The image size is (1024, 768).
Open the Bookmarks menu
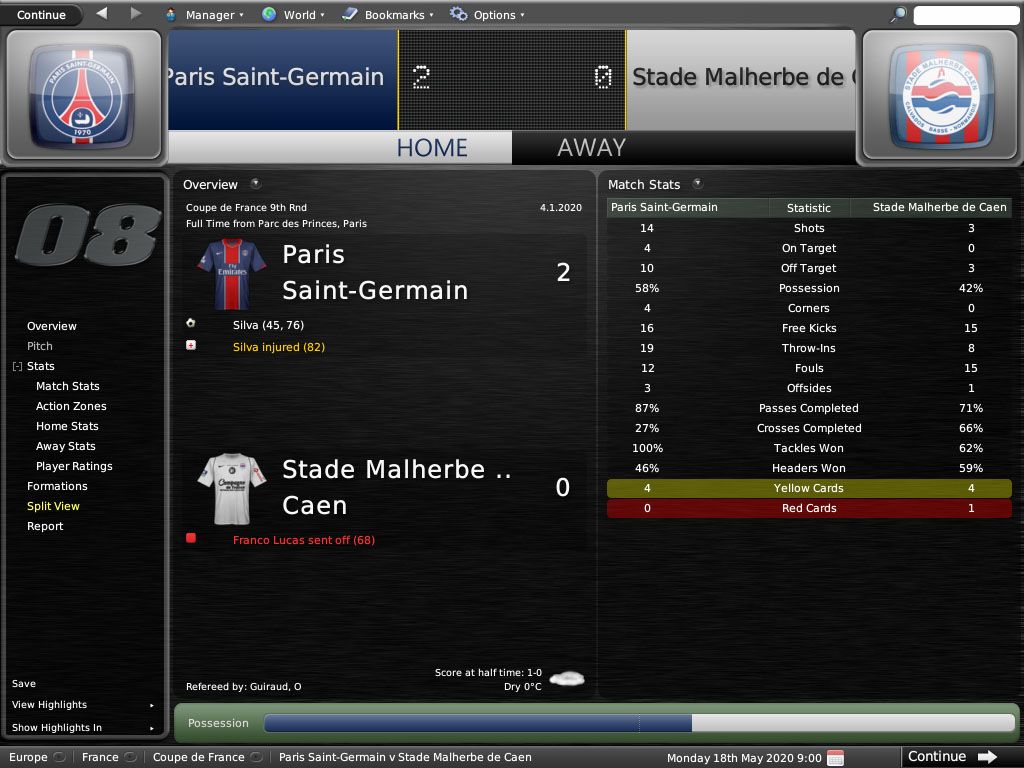388,15
